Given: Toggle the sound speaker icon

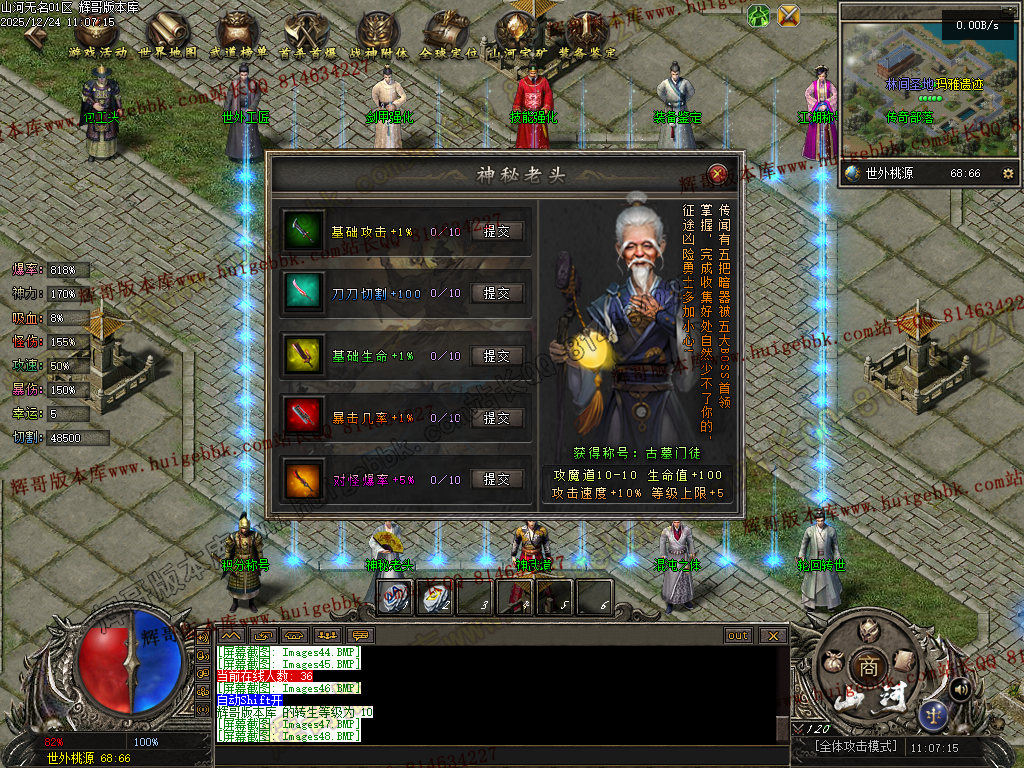Looking at the screenshot, I should [960, 687].
